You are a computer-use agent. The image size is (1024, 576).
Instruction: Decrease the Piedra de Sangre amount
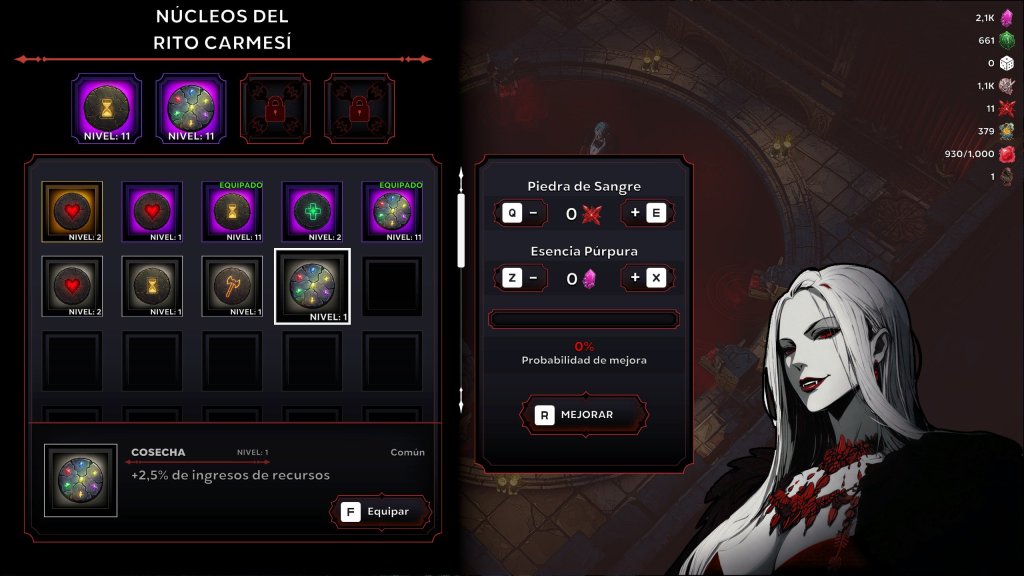pyautogui.click(x=521, y=213)
